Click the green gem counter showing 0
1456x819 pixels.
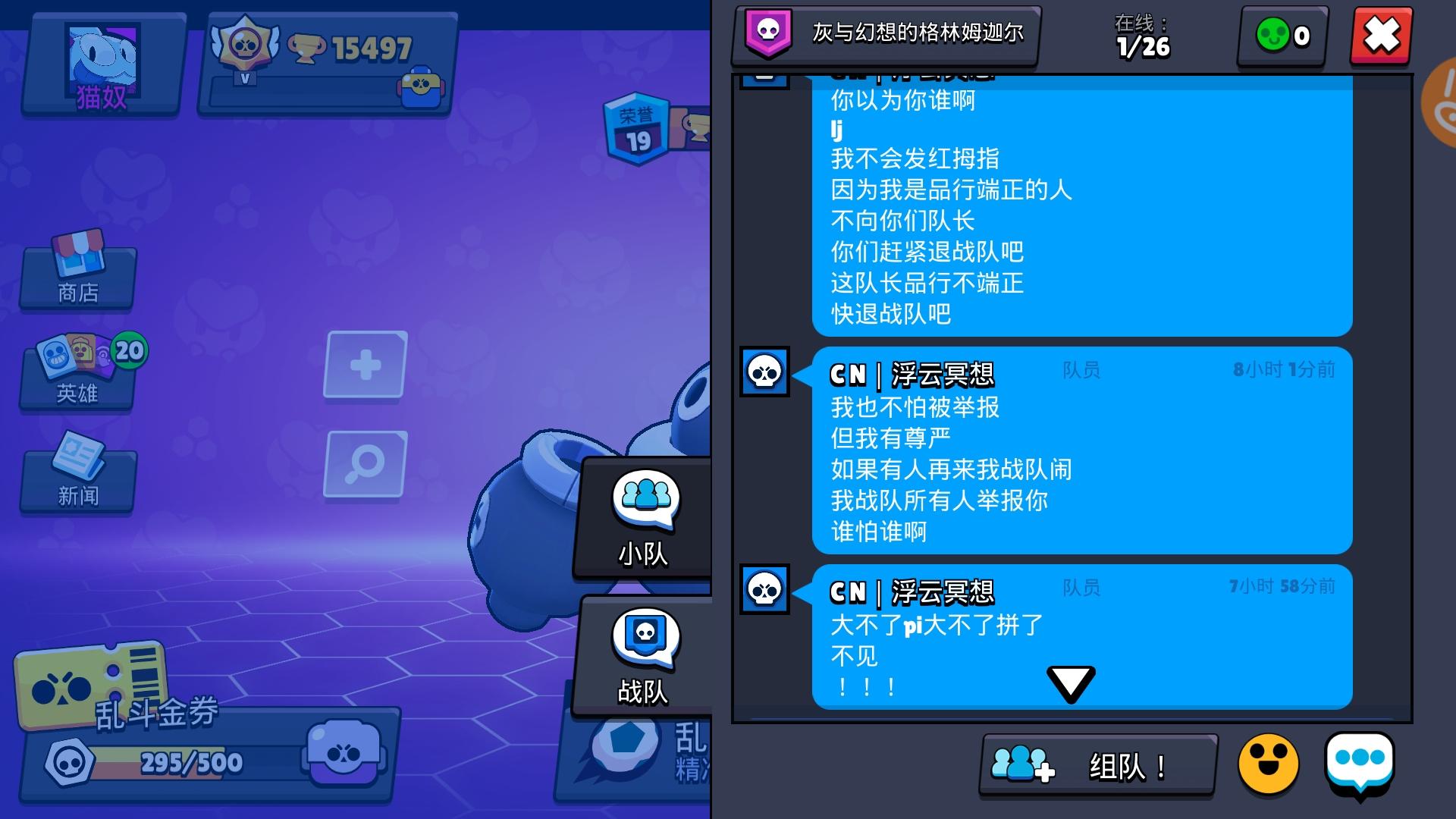click(x=1281, y=36)
